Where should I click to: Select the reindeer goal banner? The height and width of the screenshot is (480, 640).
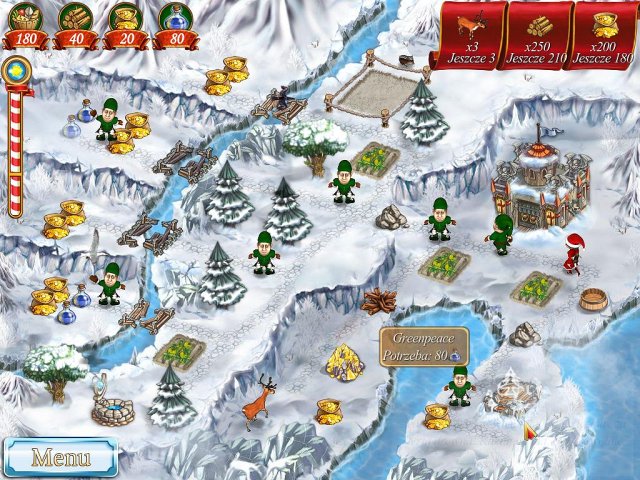pos(467,35)
